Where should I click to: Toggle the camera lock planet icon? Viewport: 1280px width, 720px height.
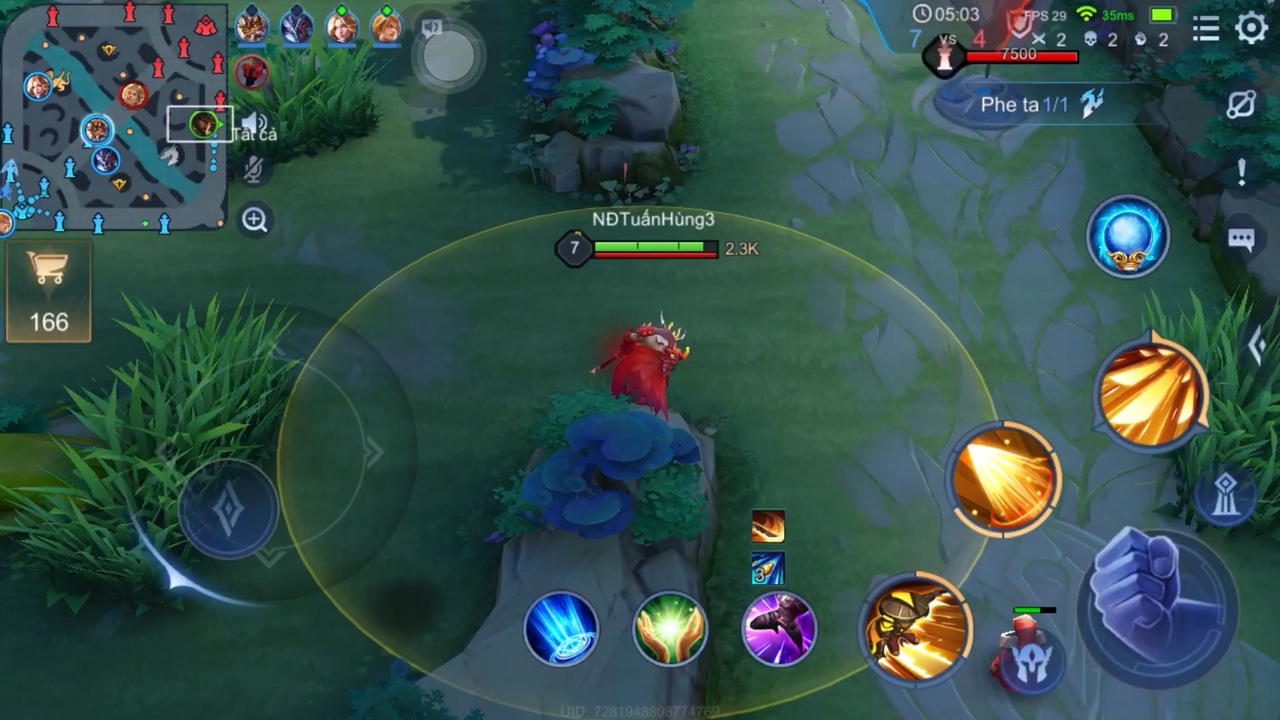[x=1241, y=105]
